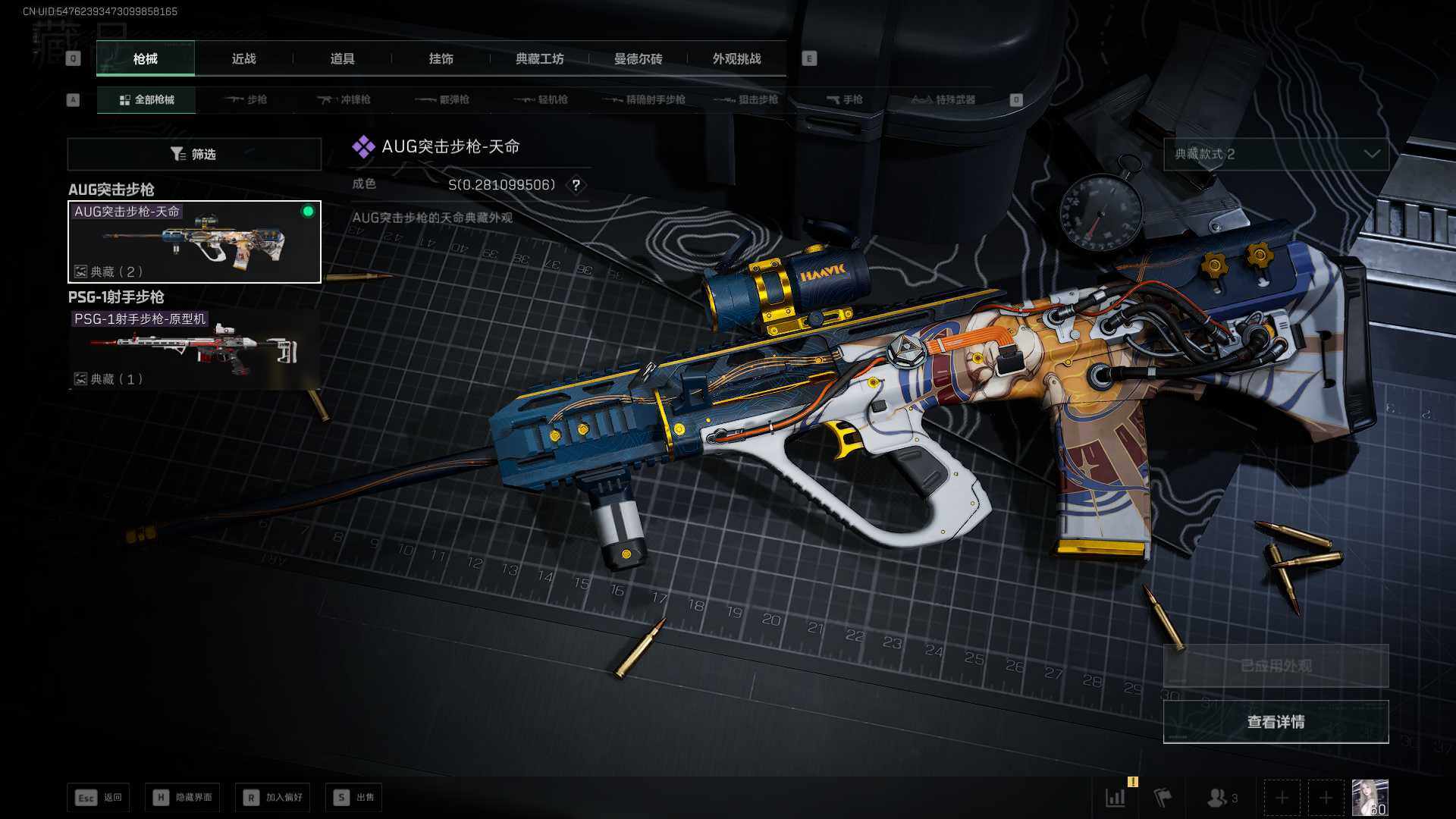
Task: Open 查看详情 to view skin details
Action: [x=1276, y=722]
